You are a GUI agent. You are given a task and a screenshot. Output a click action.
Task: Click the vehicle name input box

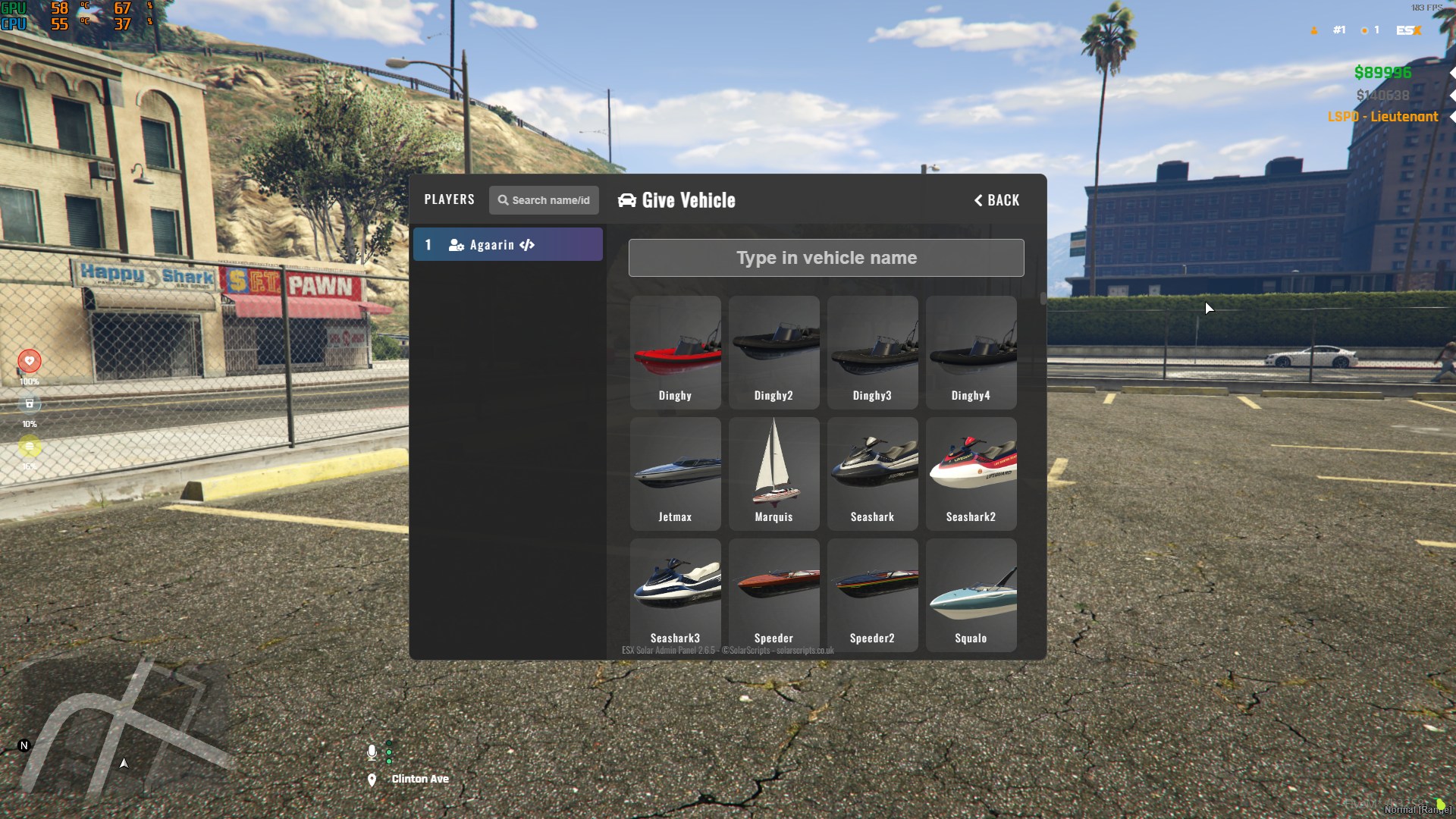[x=826, y=258]
